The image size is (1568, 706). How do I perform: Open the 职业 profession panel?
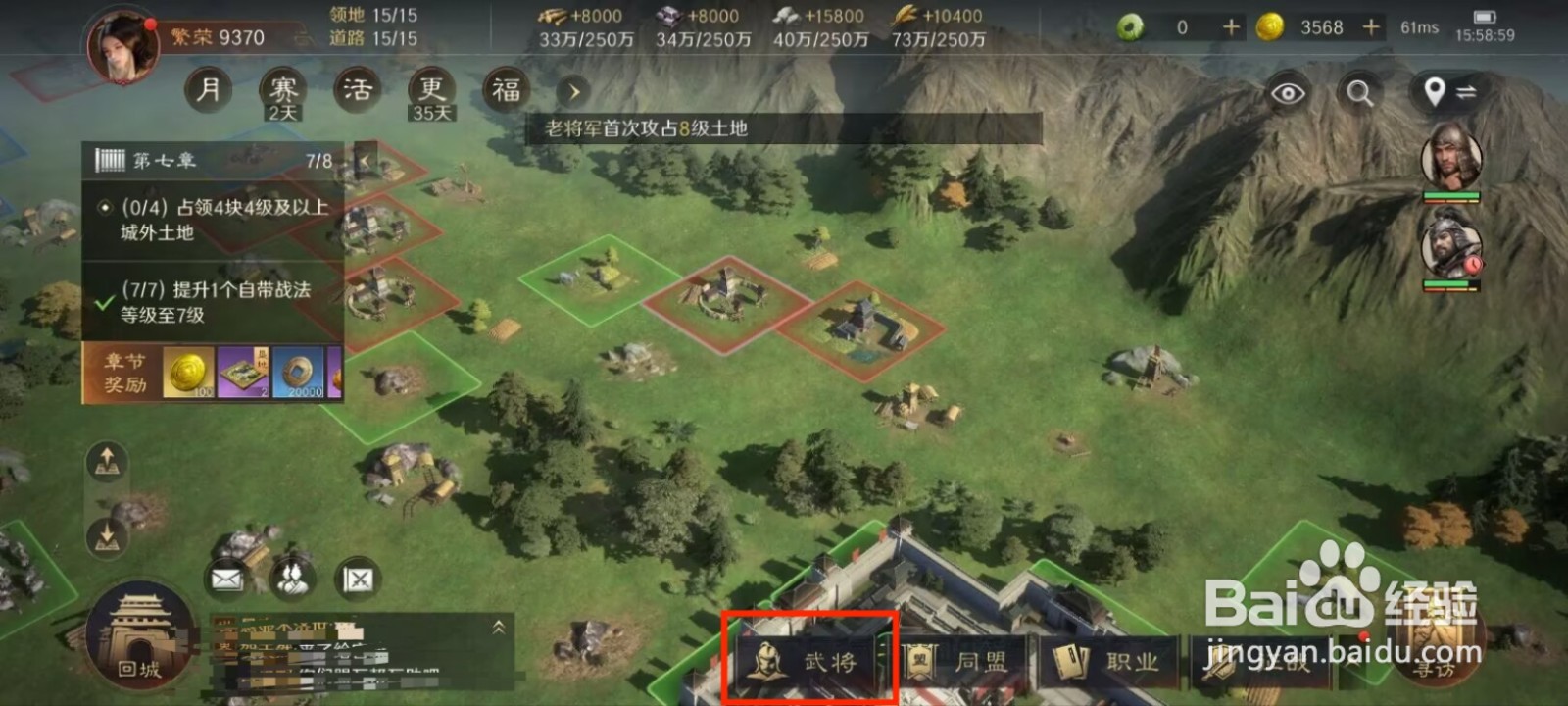[x=1098, y=662]
